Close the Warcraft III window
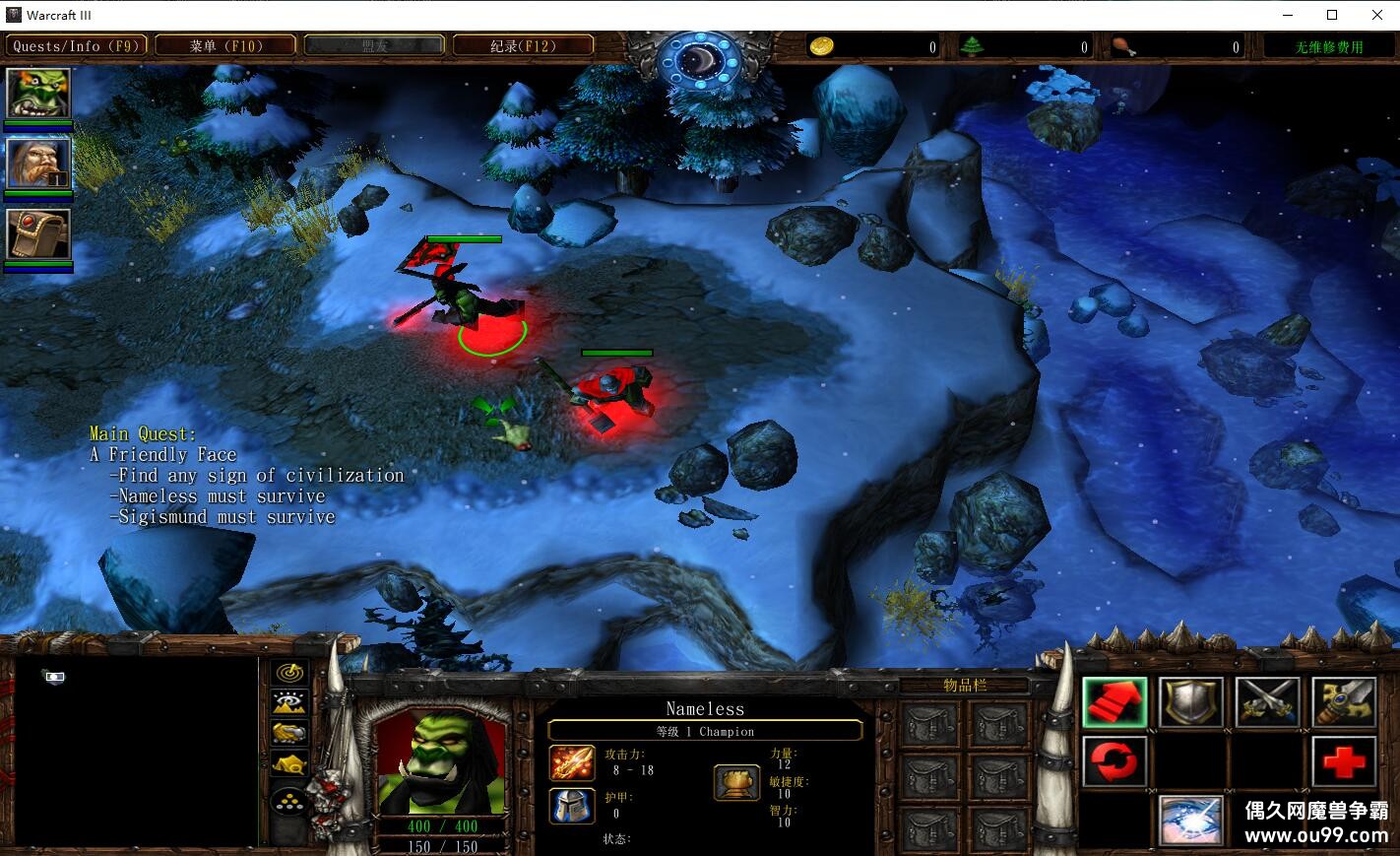The height and width of the screenshot is (856, 1400). 1376,15
